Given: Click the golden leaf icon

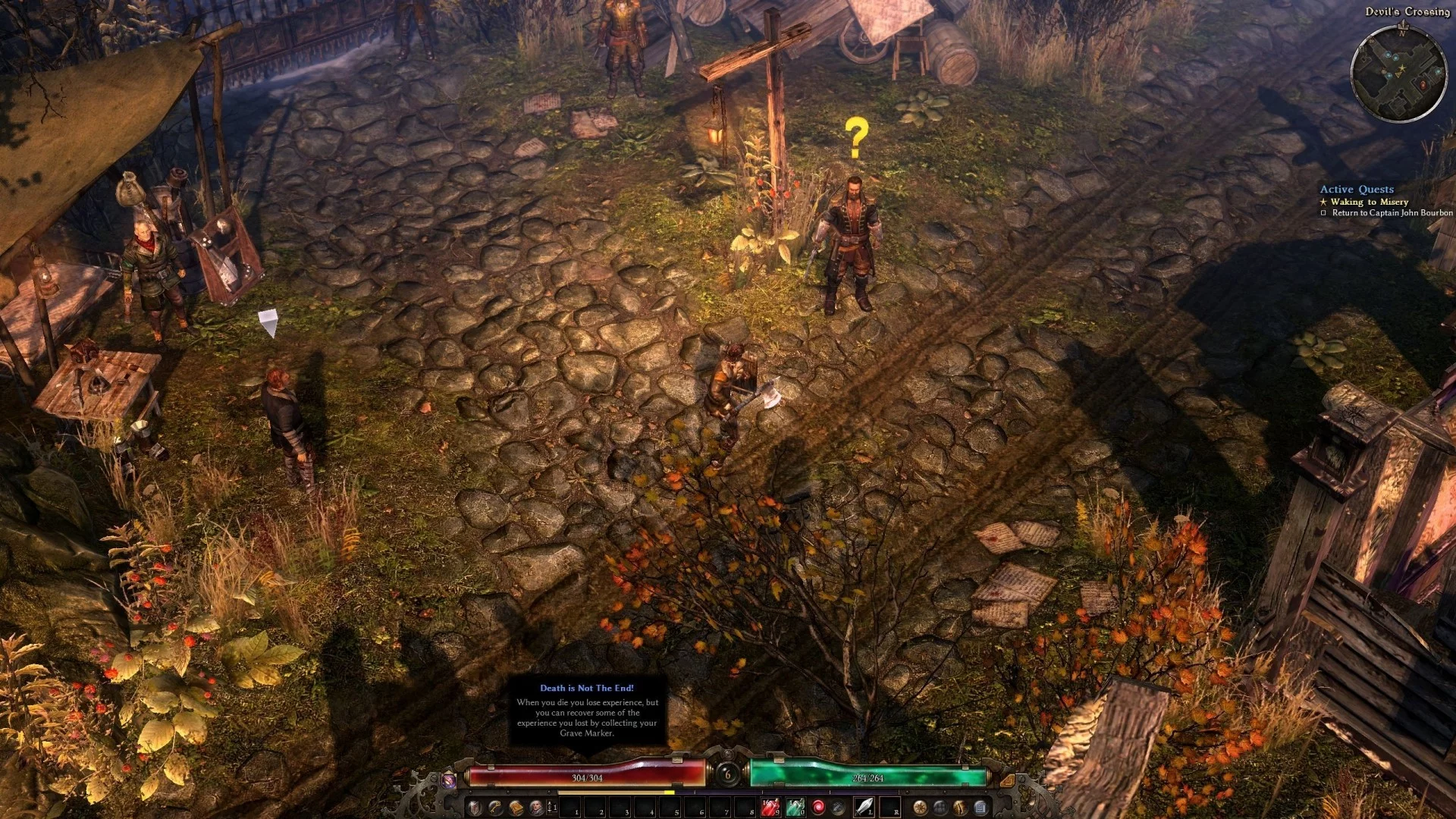Looking at the screenshot, I should coord(960,807).
